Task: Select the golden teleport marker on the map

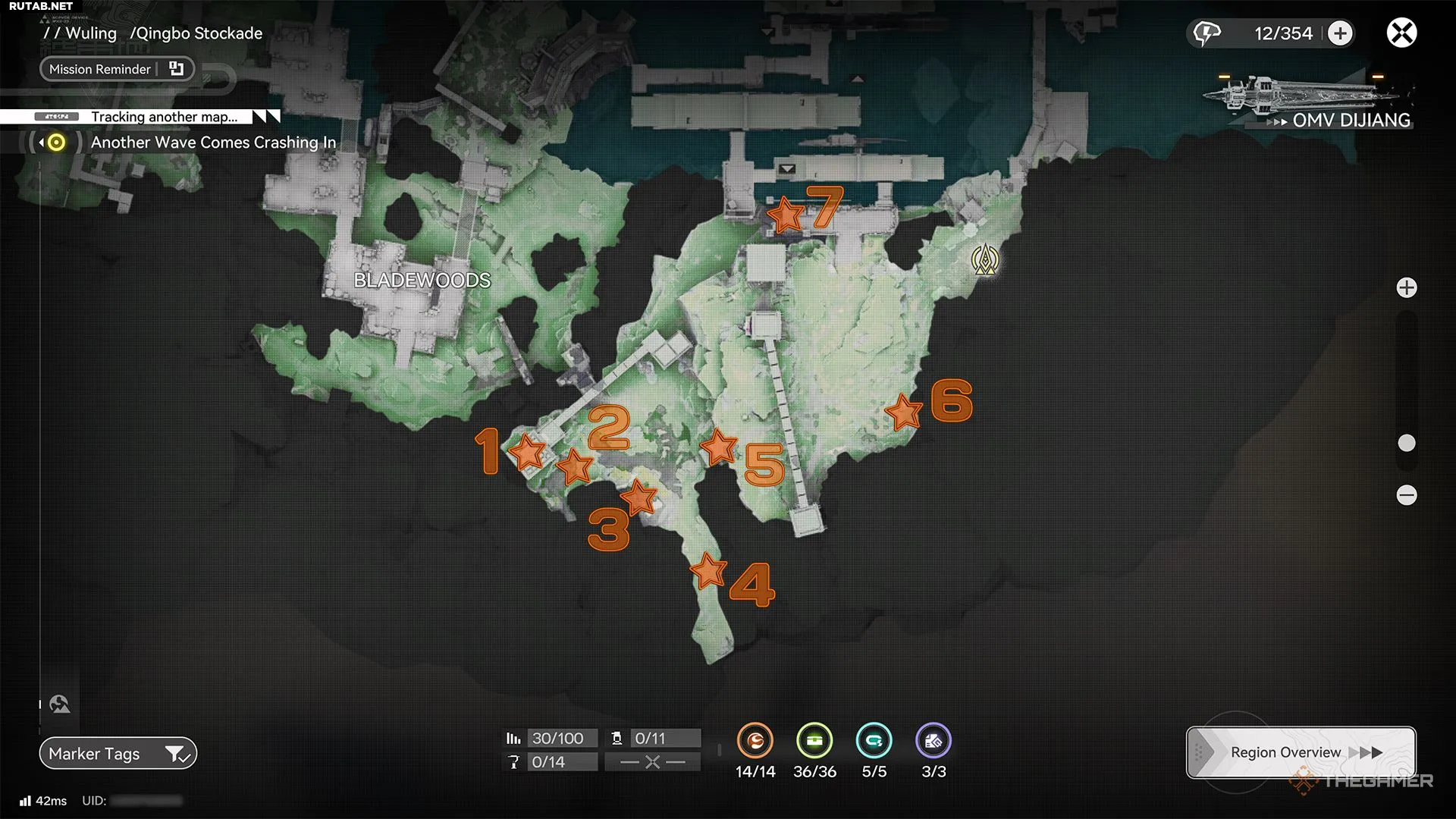Action: (985, 259)
